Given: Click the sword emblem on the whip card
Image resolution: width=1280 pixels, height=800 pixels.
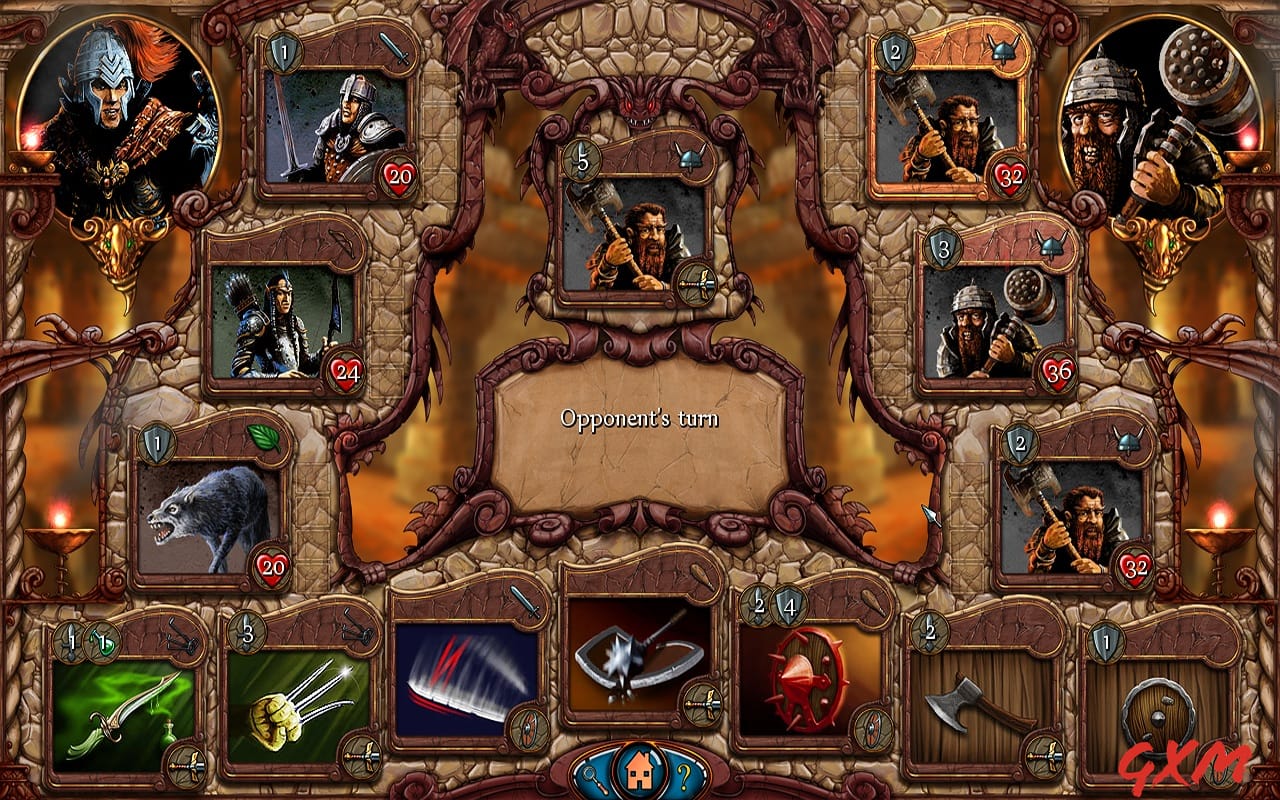Looking at the screenshot, I should point(527,604).
